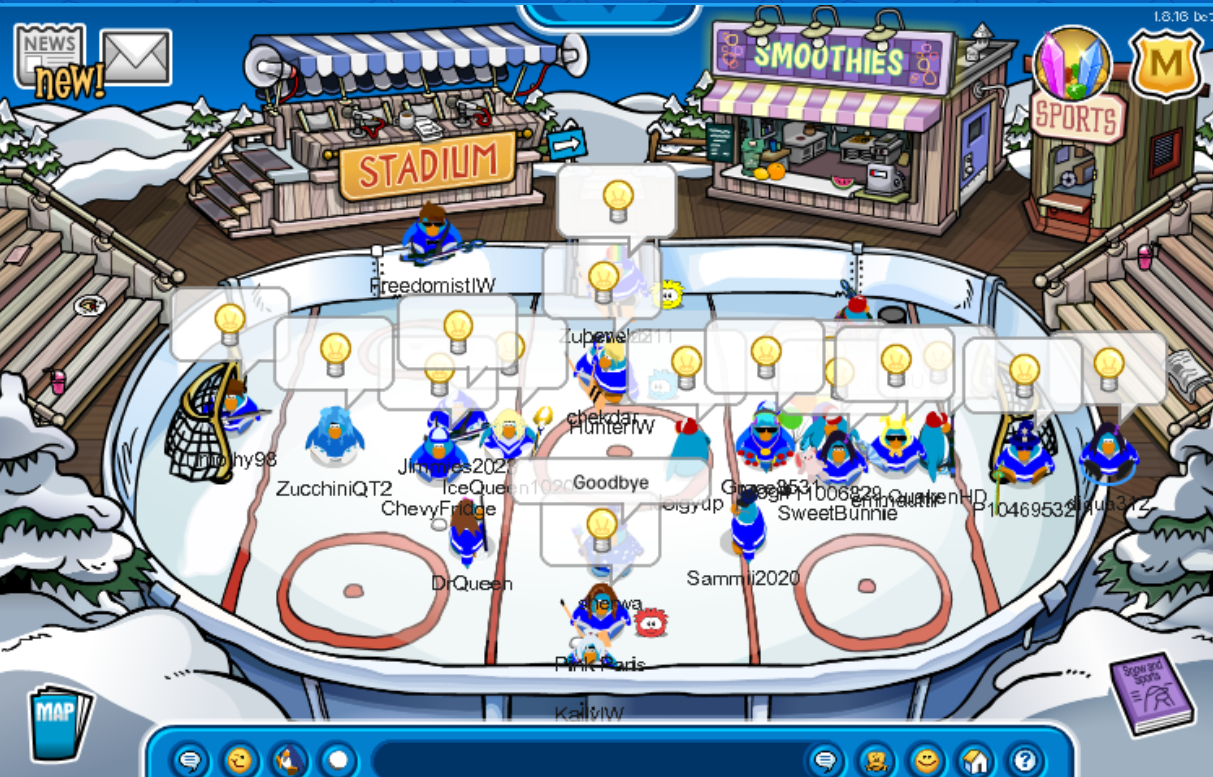Click the gold M moderator badge

coord(1165,66)
